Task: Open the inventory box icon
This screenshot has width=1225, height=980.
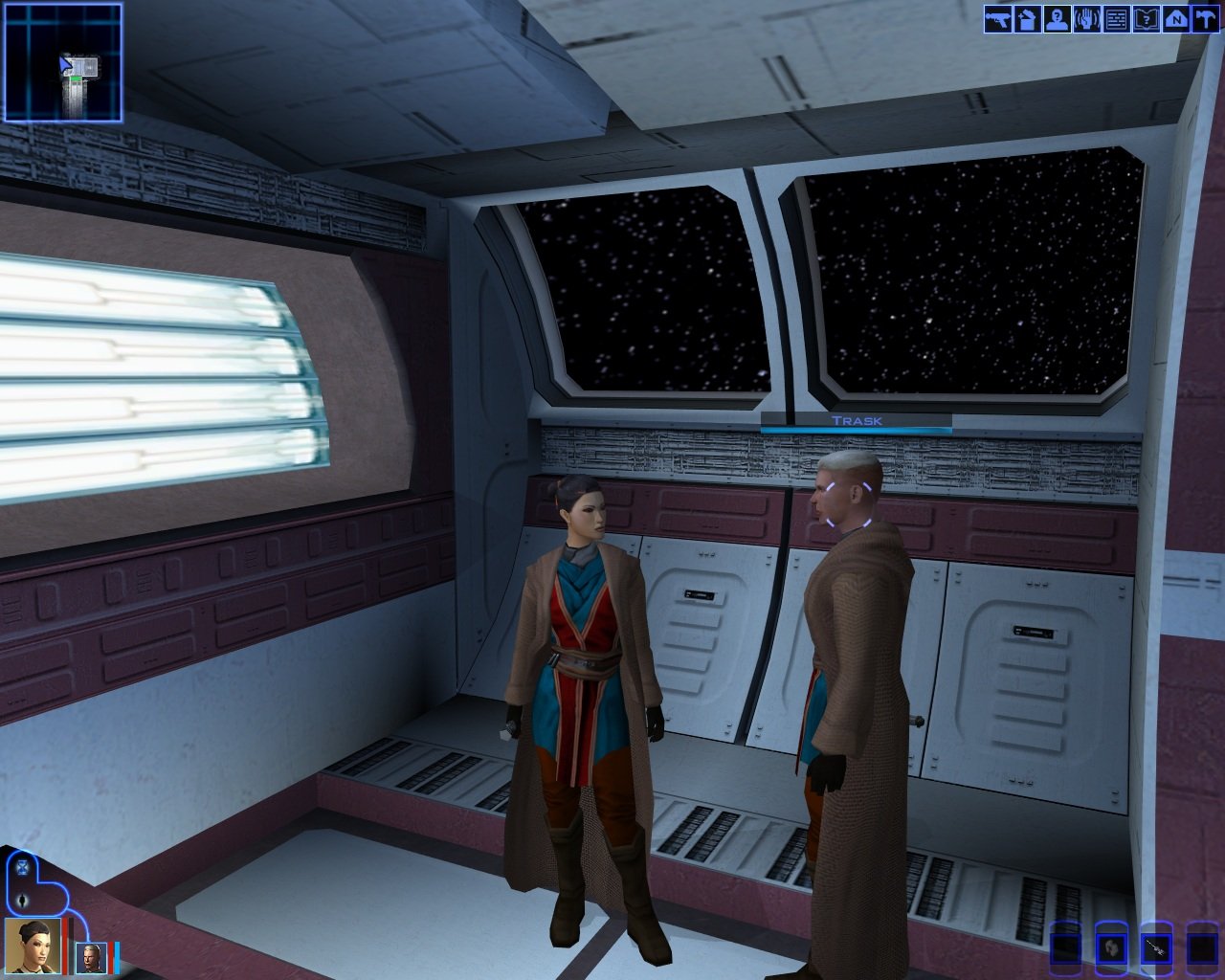Action: [1027, 19]
